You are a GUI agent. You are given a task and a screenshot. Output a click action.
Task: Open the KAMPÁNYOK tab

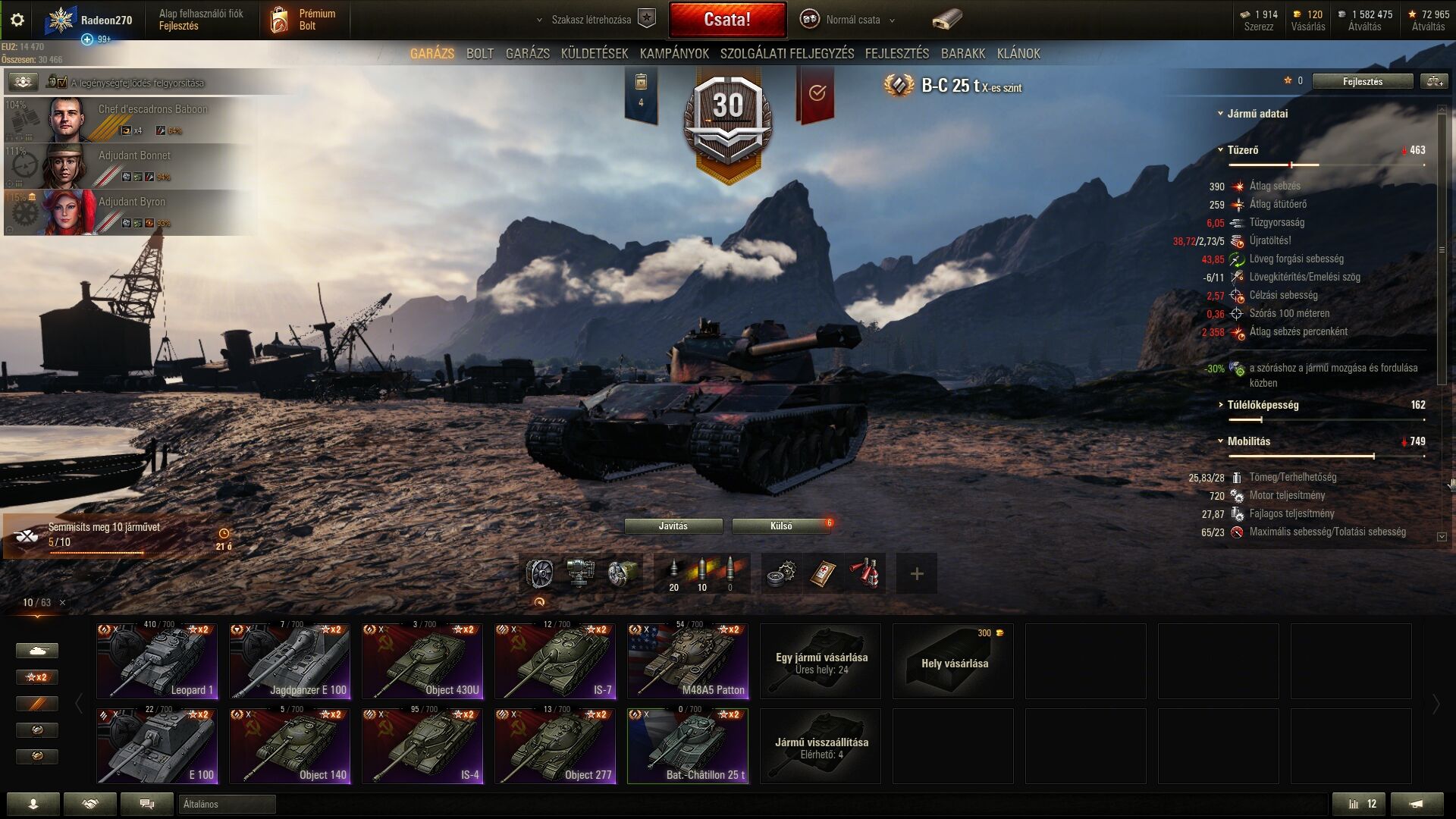pos(674,54)
